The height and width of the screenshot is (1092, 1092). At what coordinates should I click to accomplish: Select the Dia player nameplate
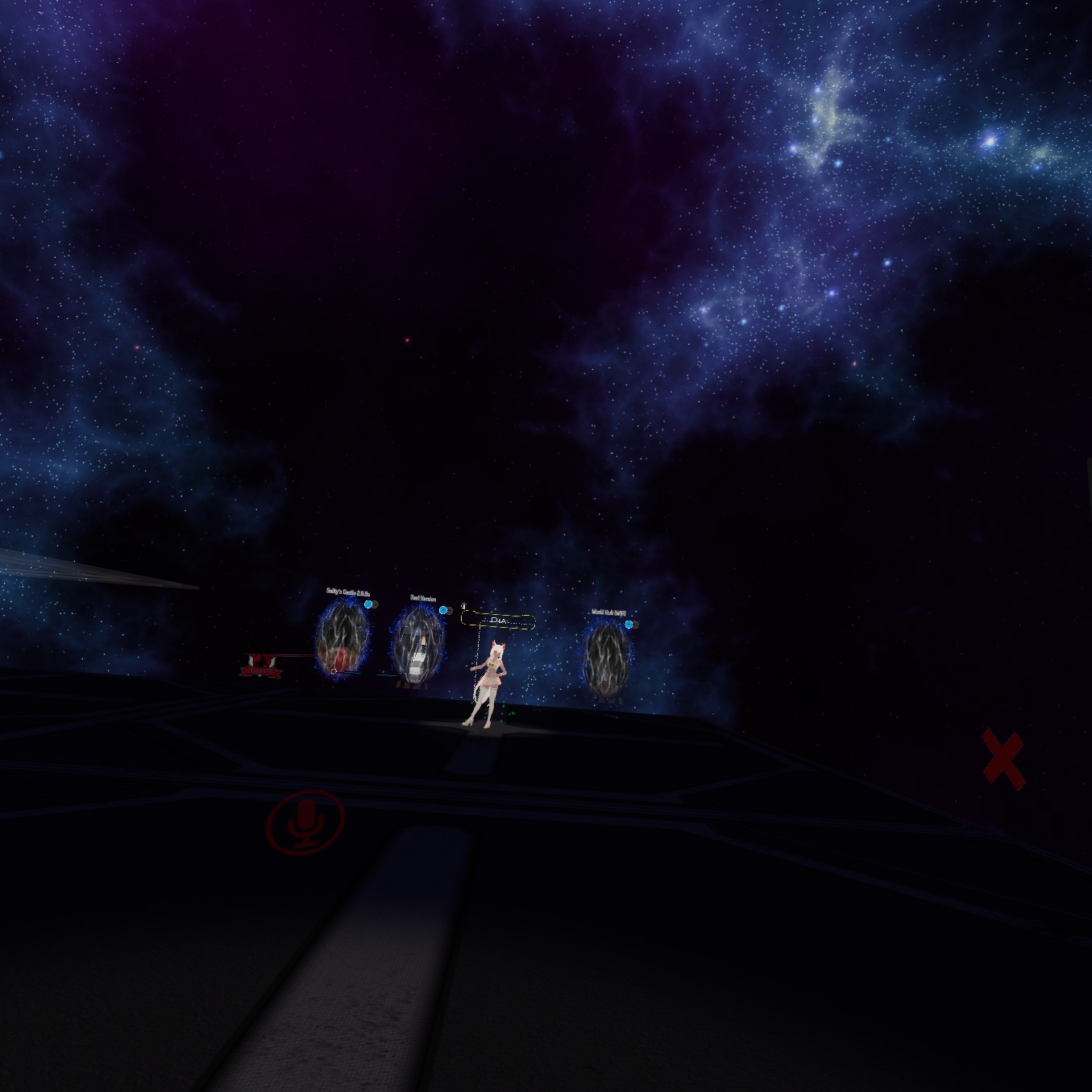pos(498,621)
